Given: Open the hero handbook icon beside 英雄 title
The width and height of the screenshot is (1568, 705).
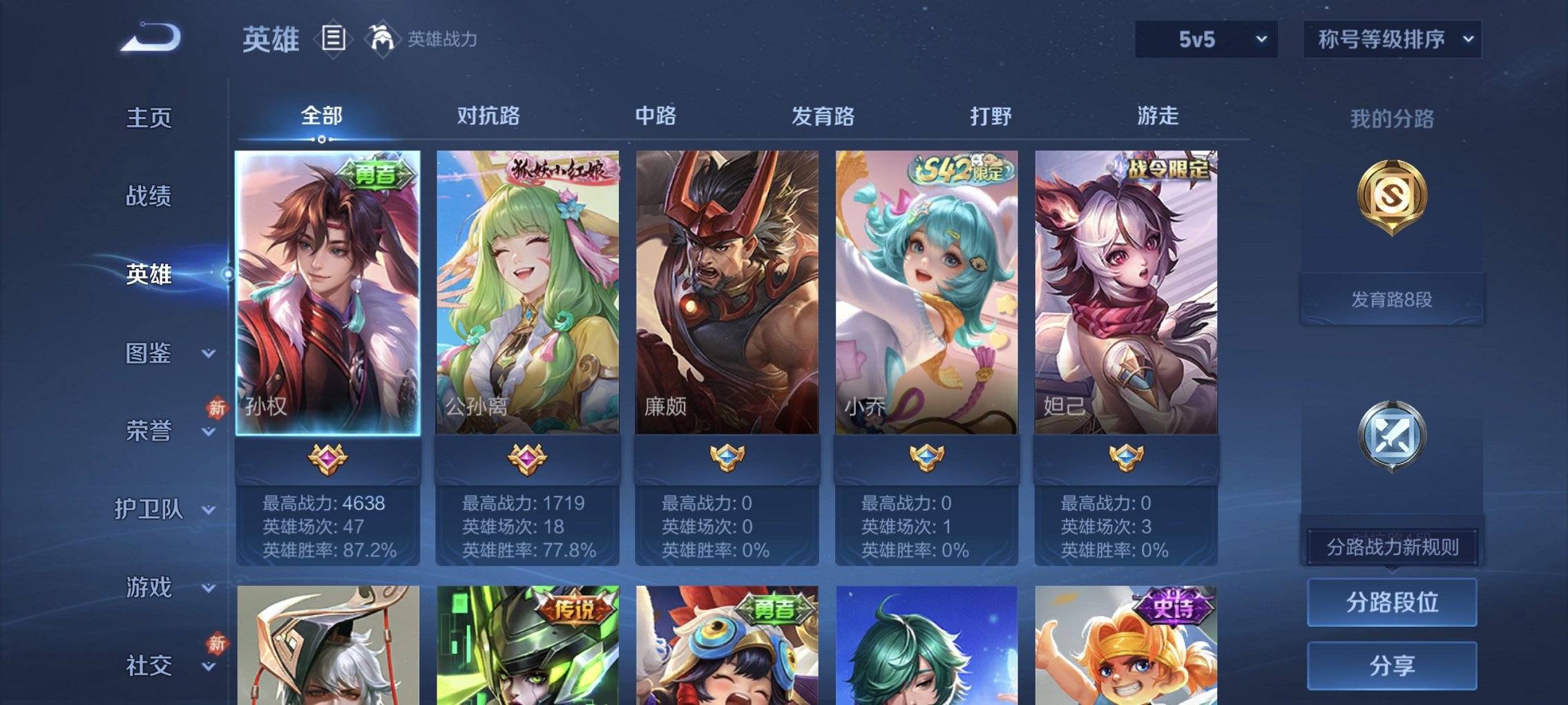Looking at the screenshot, I should 334,39.
